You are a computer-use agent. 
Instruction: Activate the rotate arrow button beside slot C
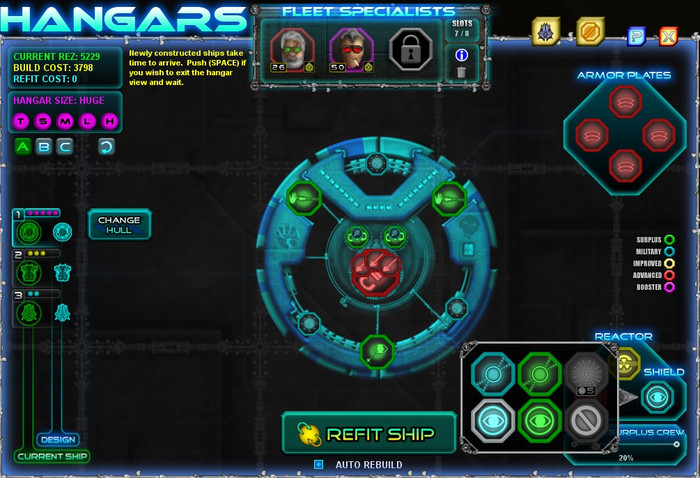click(x=106, y=147)
